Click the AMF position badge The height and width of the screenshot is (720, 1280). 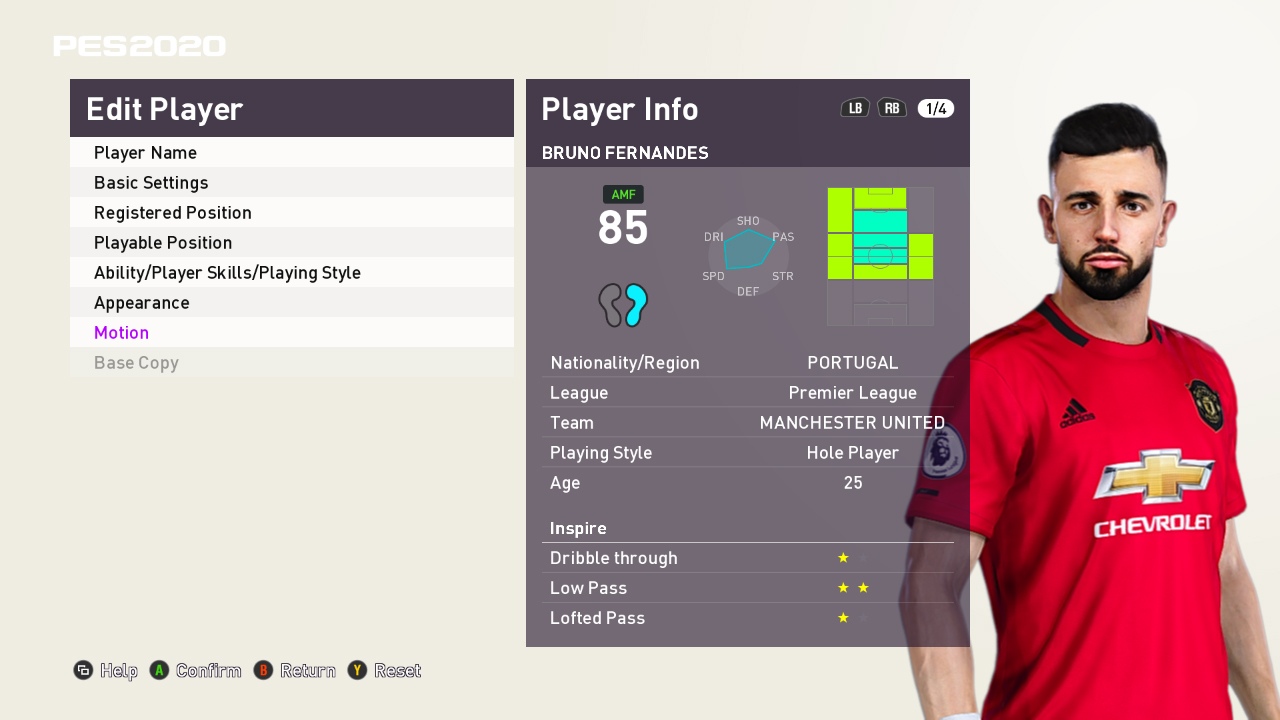pyautogui.click(x=622, y=194)
